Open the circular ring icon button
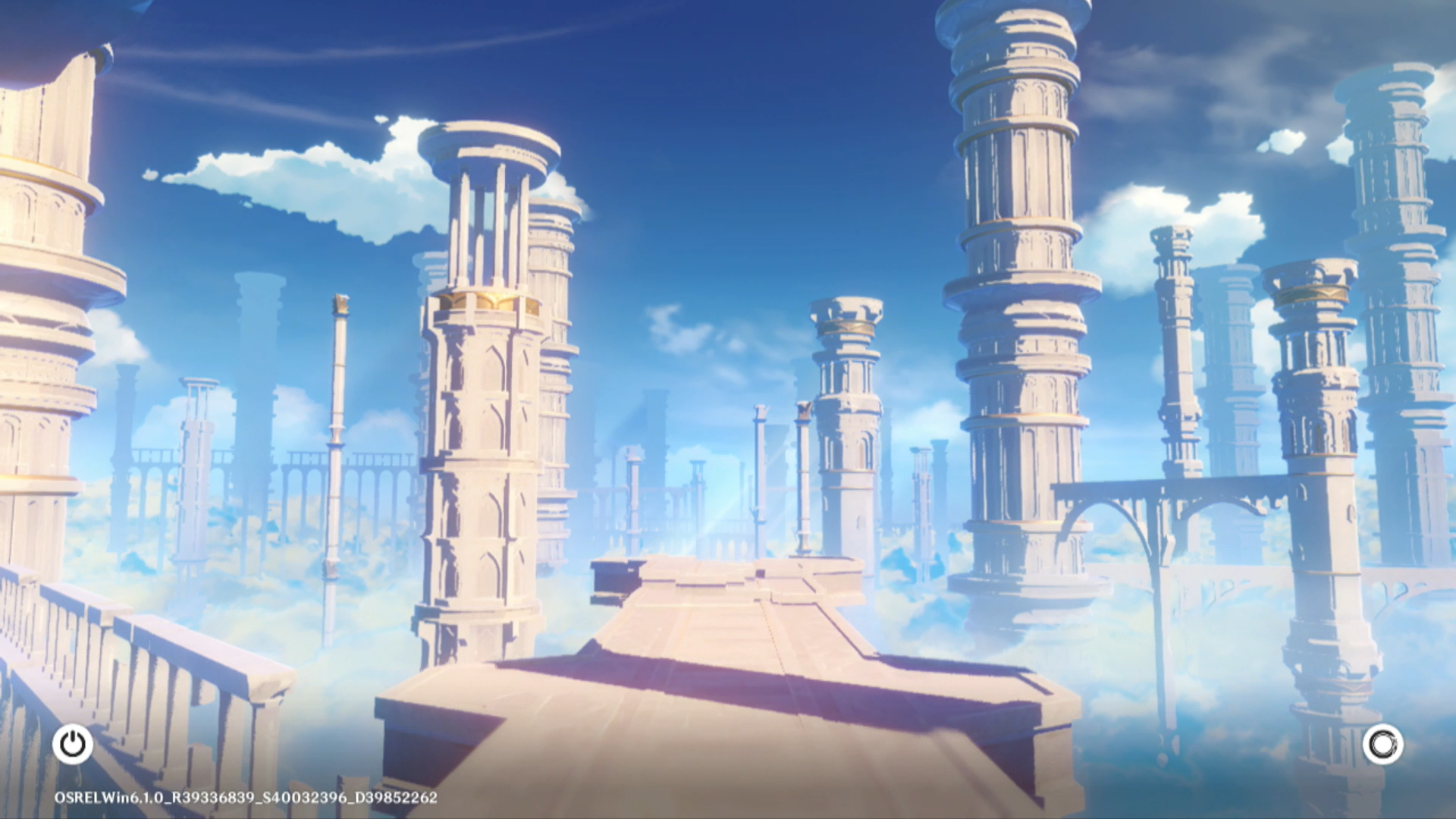 tap(1382, 744)
